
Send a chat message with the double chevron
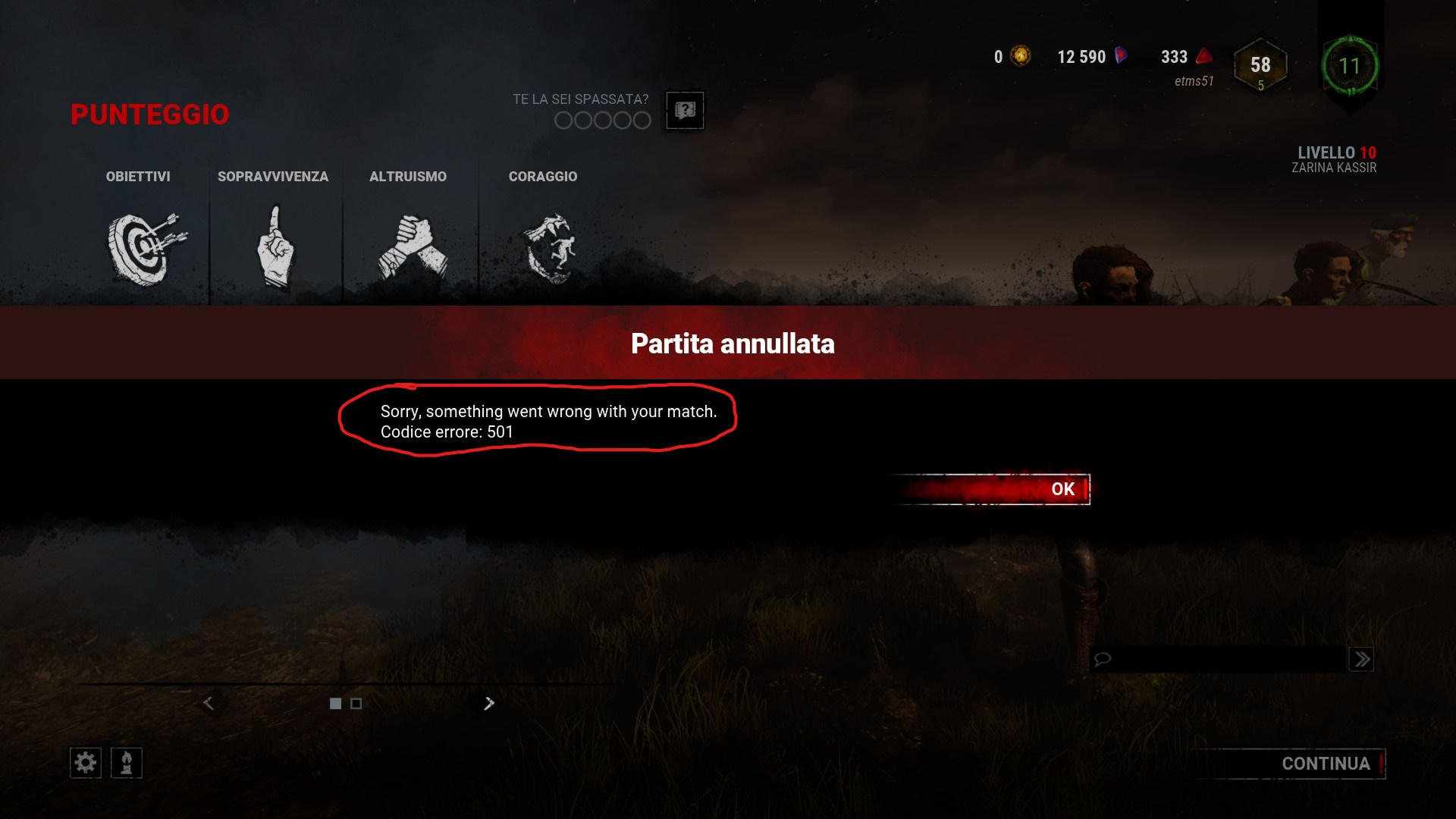(1362, 658)
